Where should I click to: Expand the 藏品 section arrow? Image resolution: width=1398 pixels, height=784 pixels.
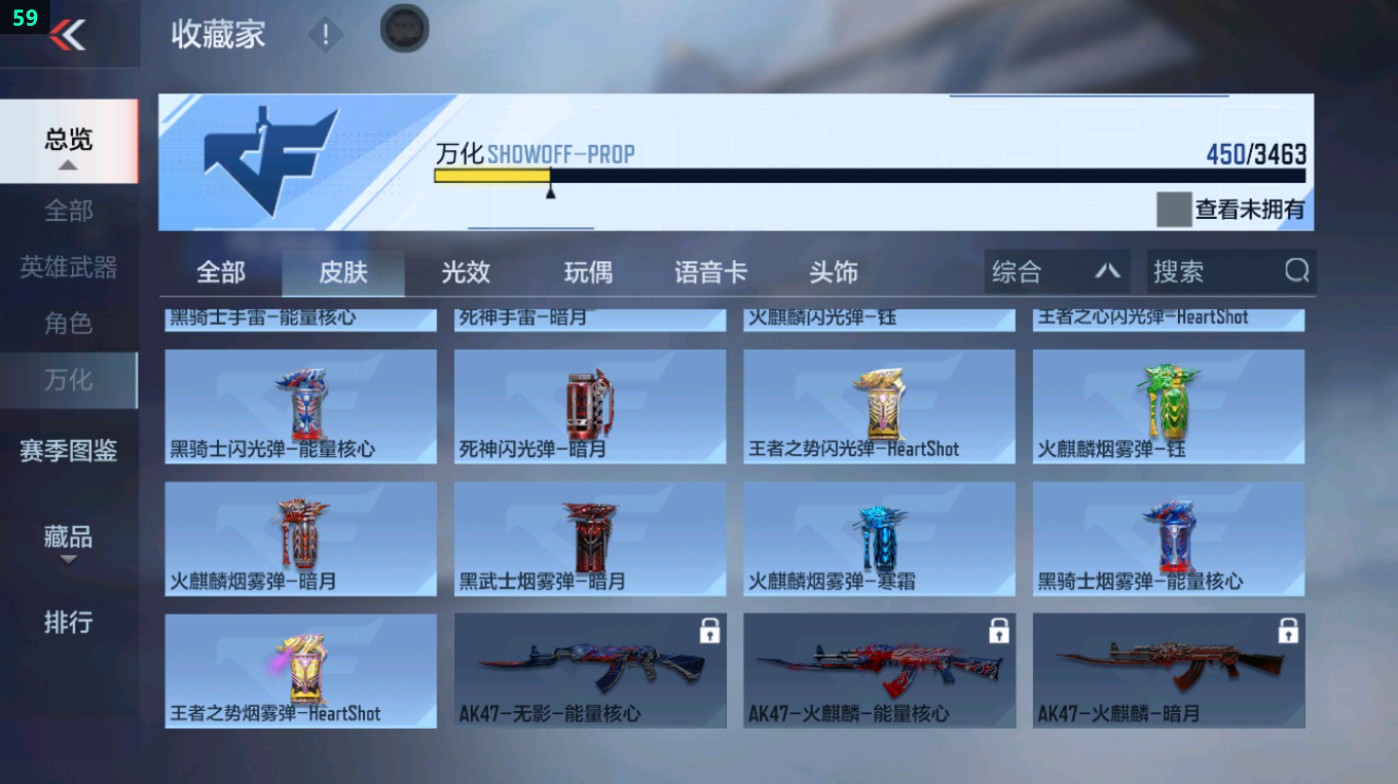[x=68, y=559]
